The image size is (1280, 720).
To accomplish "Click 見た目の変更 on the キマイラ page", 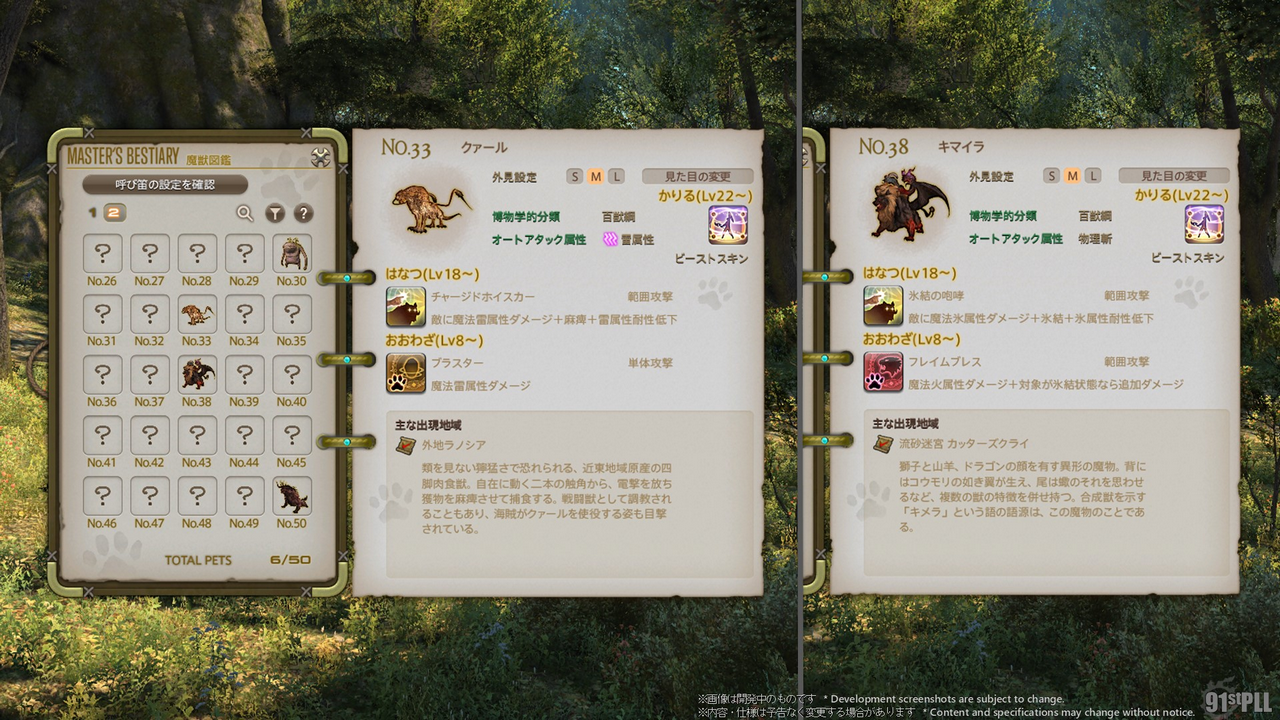I will point(1174,176).
